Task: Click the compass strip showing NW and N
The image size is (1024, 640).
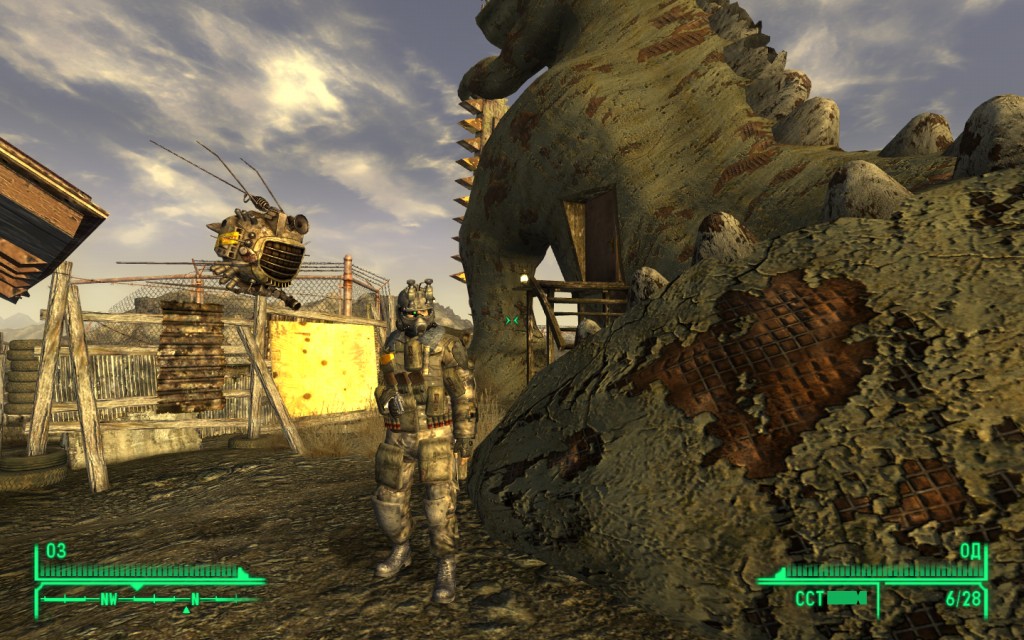Action: tap(148, 599)
